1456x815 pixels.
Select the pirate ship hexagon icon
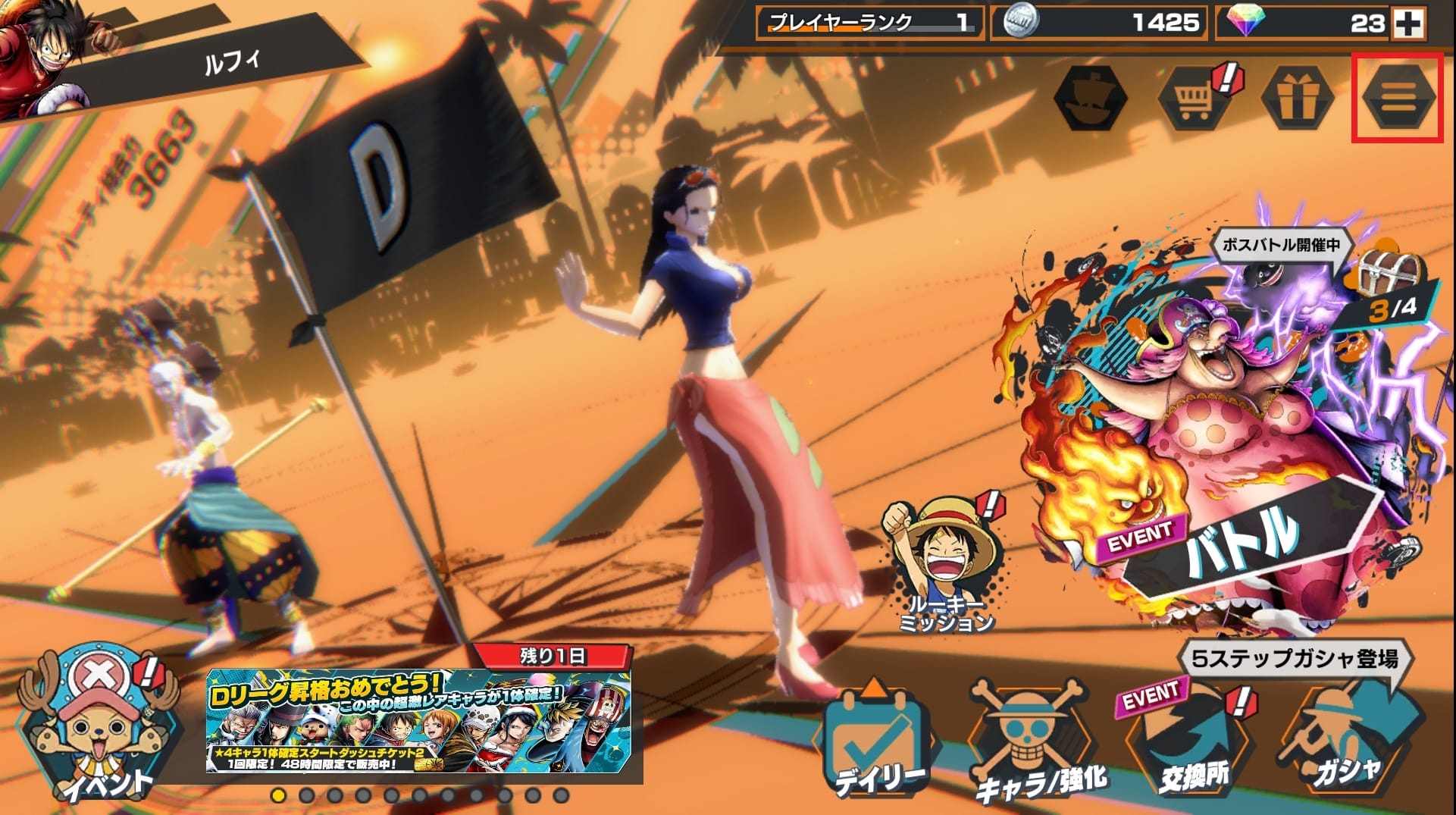(x=1091, y=99)
